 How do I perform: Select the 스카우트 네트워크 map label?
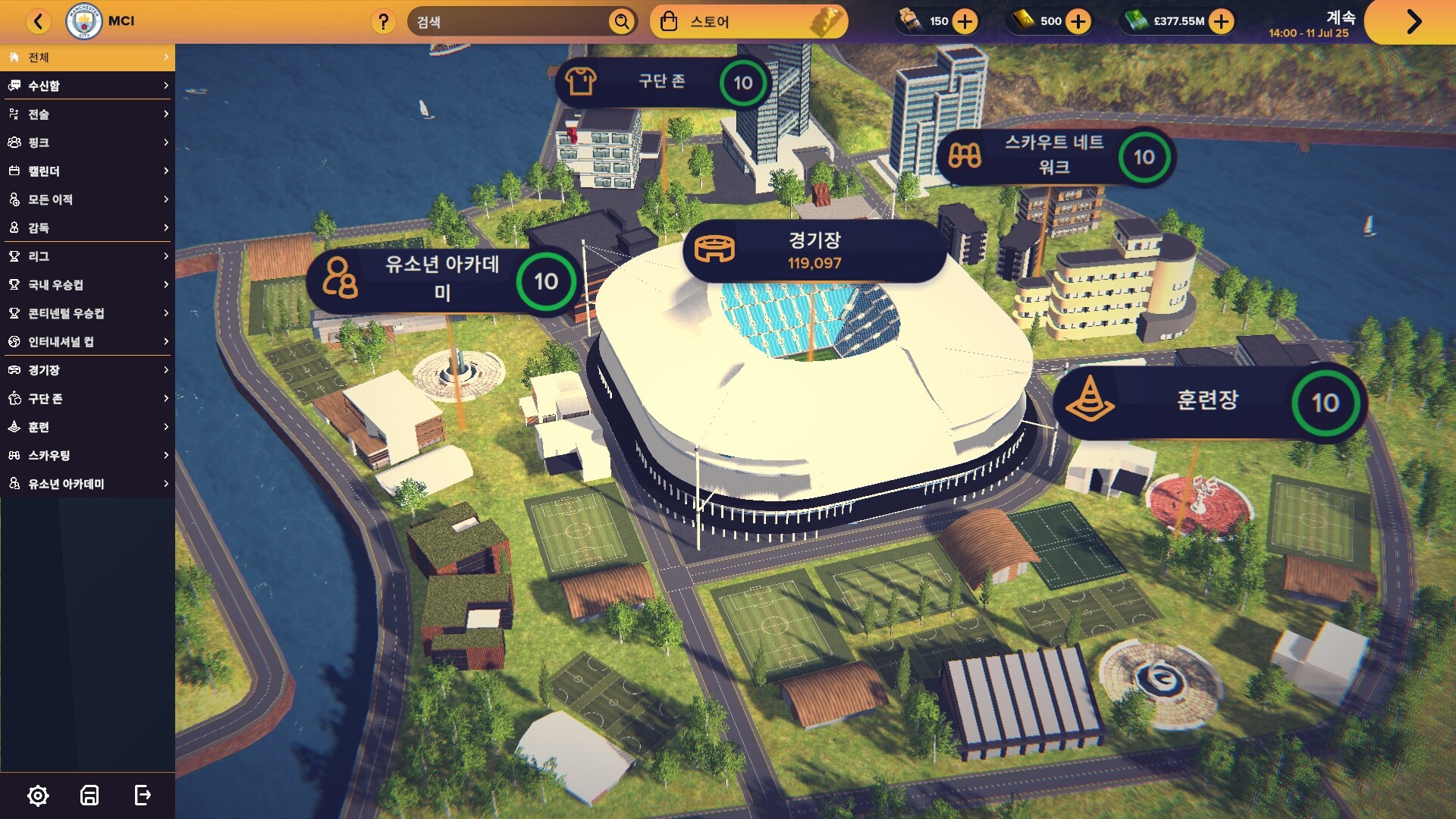[x=1054, y=156]
